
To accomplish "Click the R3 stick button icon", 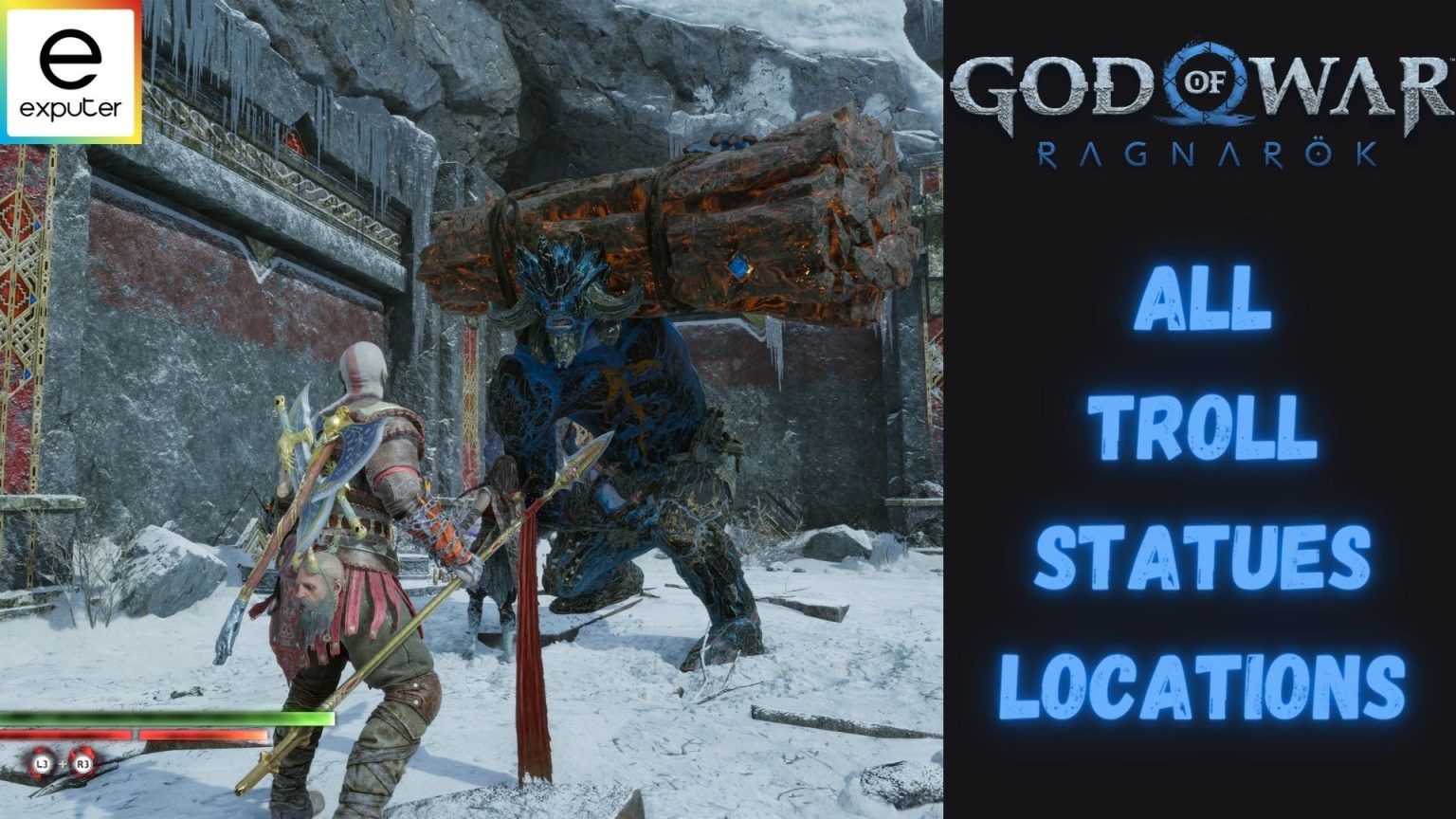I will point(85,763).
